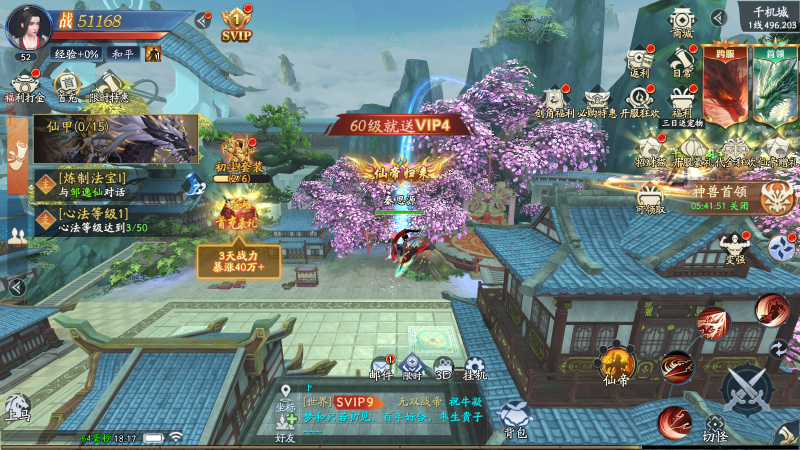Activate the 仙帝 transformation skill
Image resolution: width=800 pixels, height=450 pixels.
pyautogui.click(x=616, y=364)
